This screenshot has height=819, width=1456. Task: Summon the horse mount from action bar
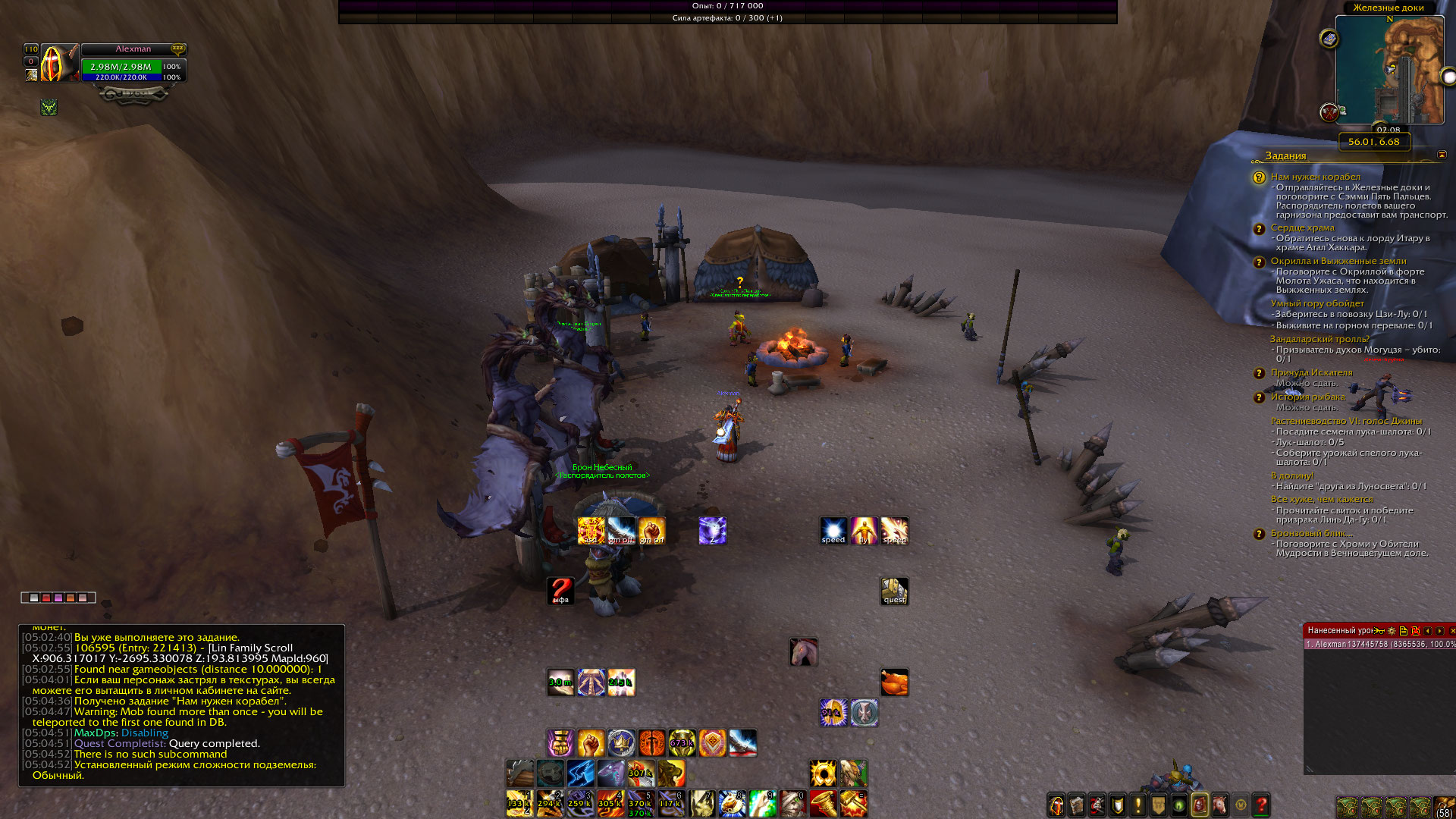tap(803, 652)
